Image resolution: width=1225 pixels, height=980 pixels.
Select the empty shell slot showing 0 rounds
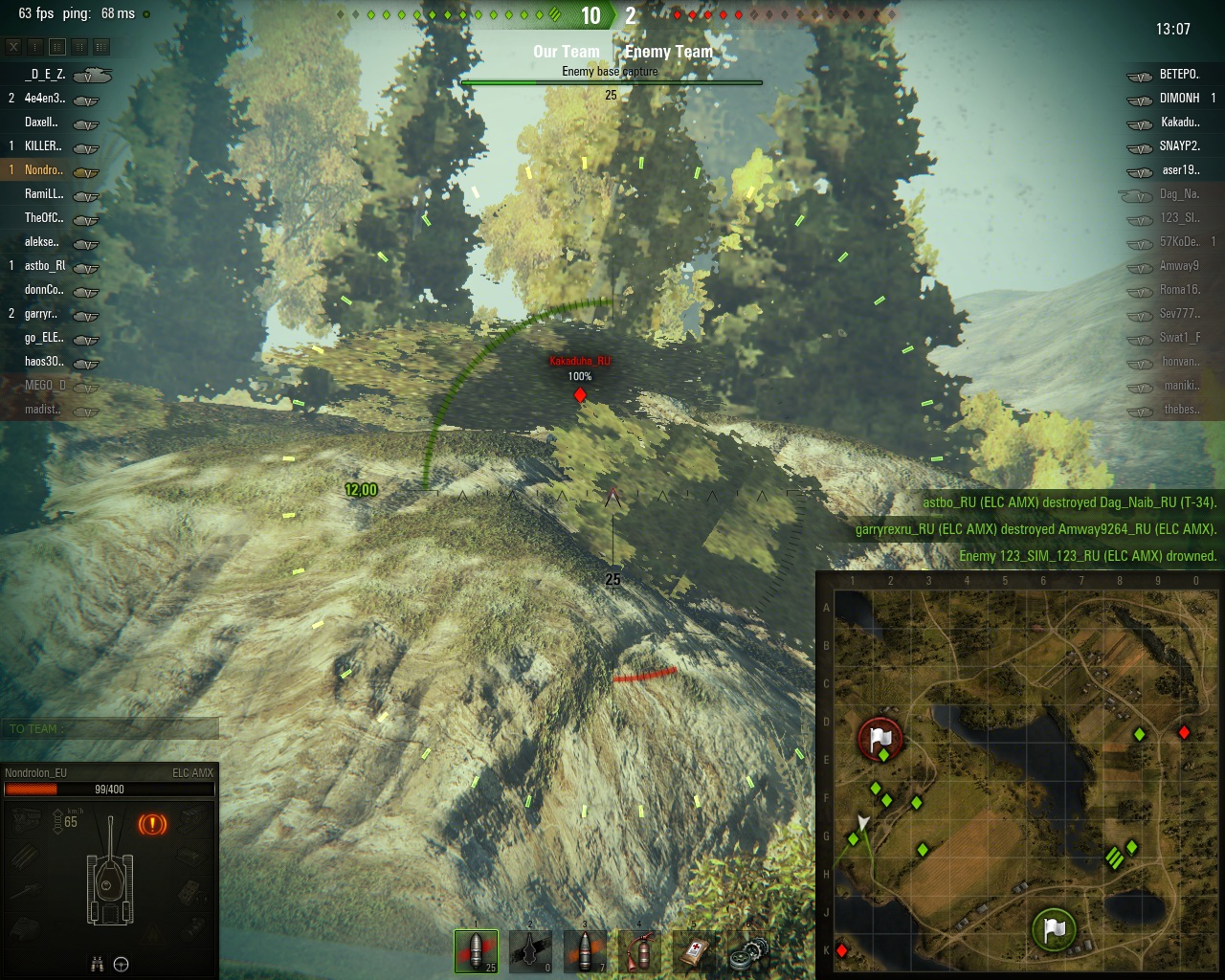(530, 950)
